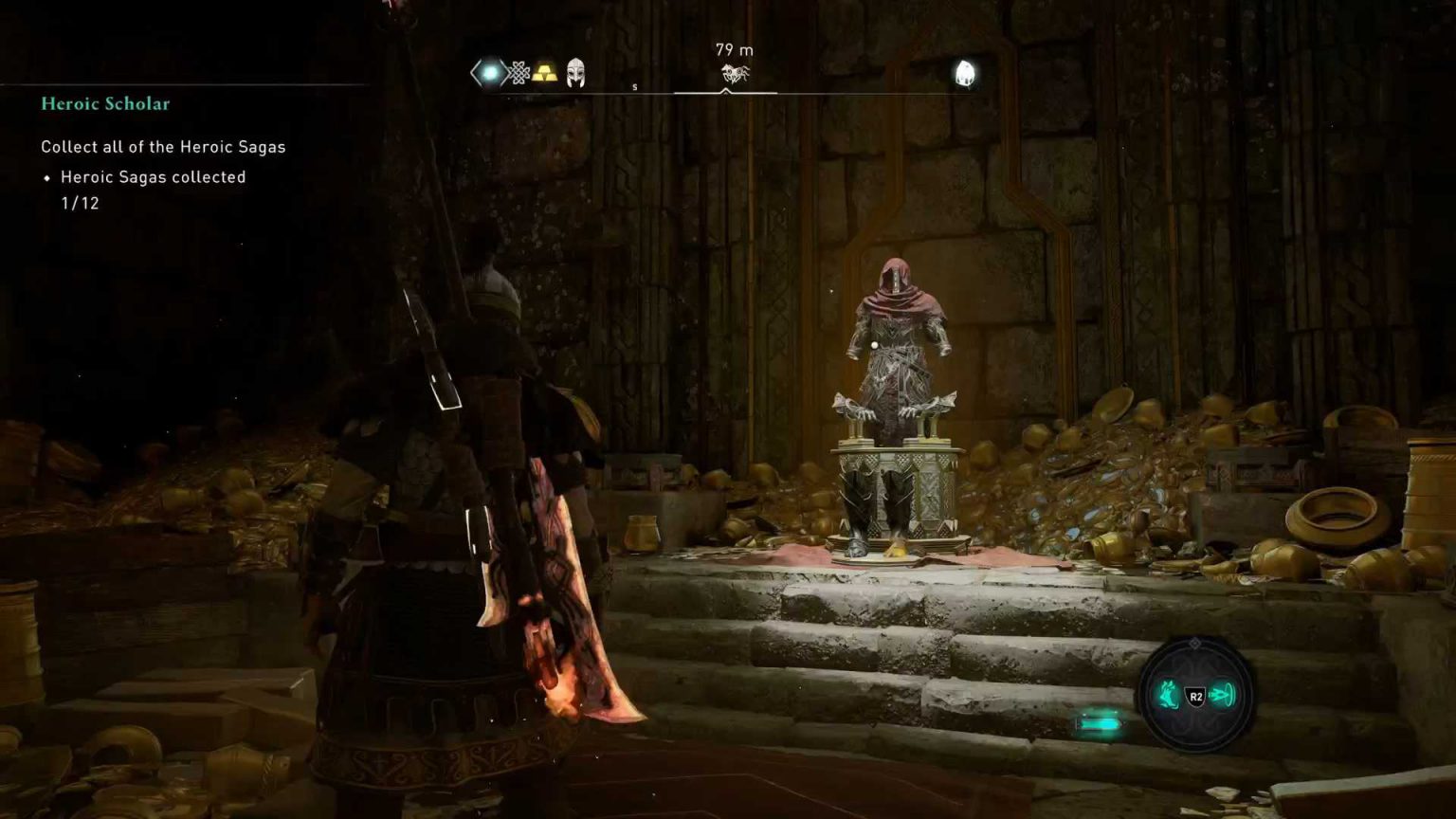Viewport: 1456px width, 819px height.
Task: Expand the Heroic Sagas collected objective
Action: tap(153, 176)
